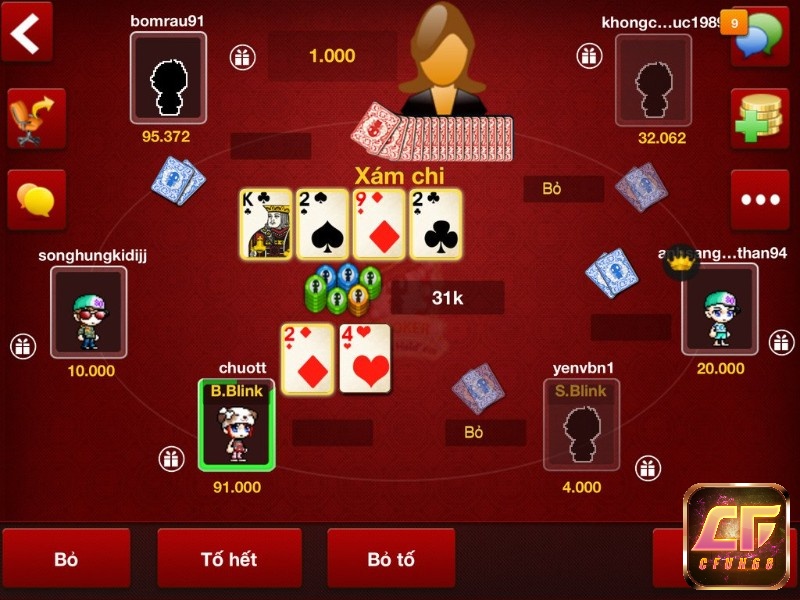The width and height of the screenshot is (800, 600).
Task: View the top-right opponent's avatar
Action: coord(653,79)
